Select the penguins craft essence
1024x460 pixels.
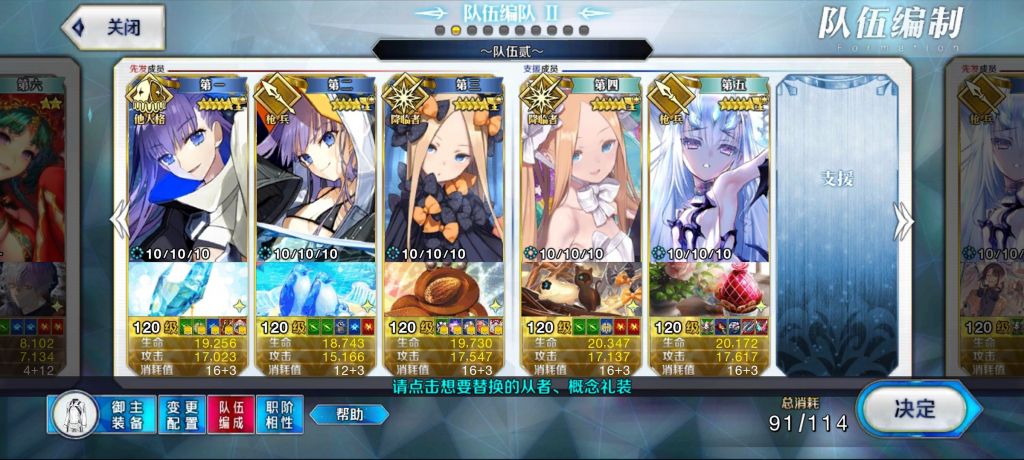[x=315, y=289]
